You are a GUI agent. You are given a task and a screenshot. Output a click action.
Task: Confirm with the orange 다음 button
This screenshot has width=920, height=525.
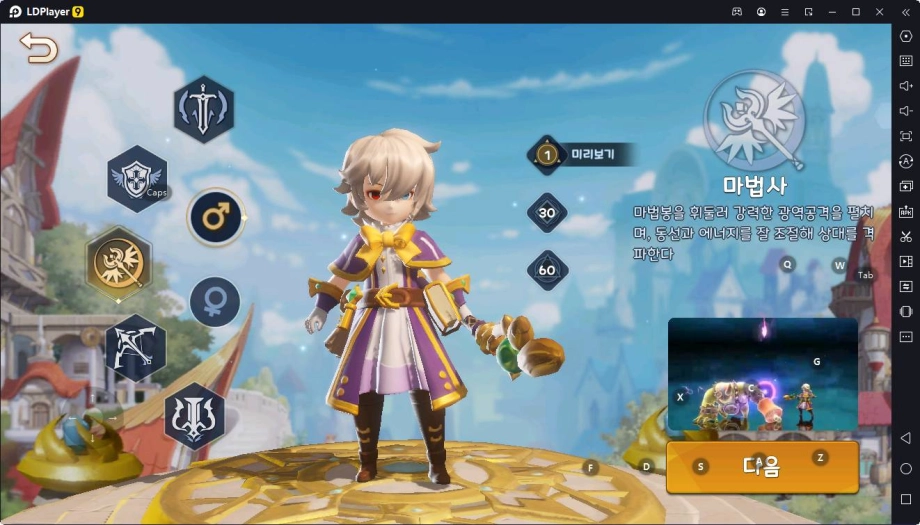(762, 466)
